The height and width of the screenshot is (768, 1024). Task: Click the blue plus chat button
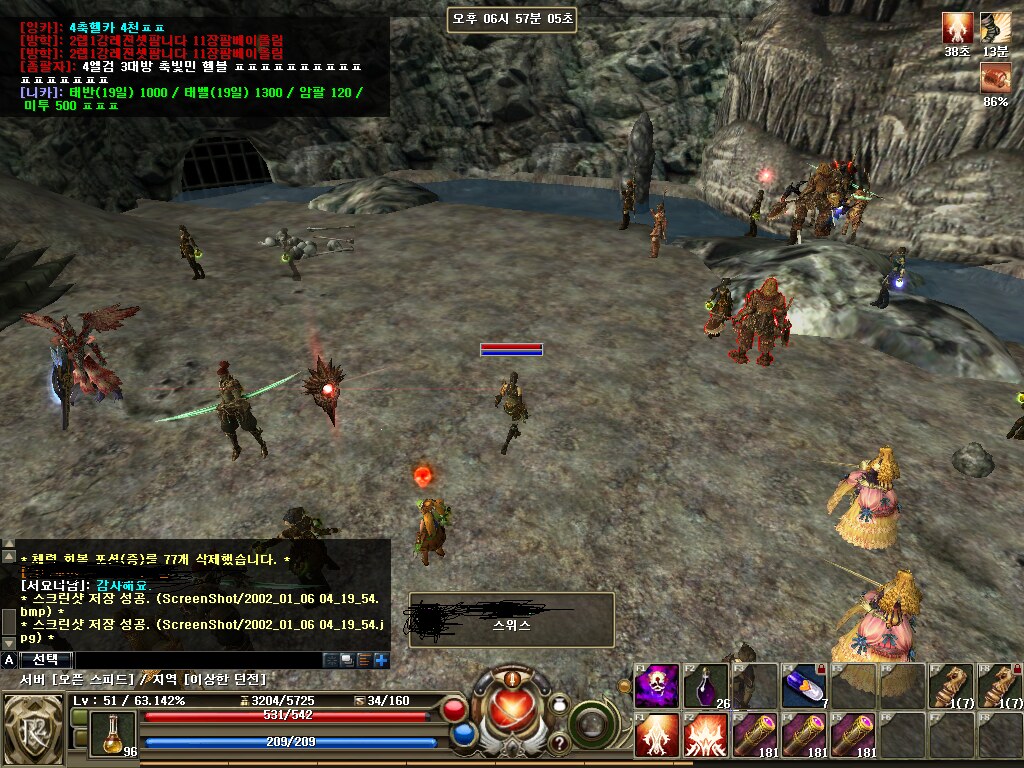[381, 660]
